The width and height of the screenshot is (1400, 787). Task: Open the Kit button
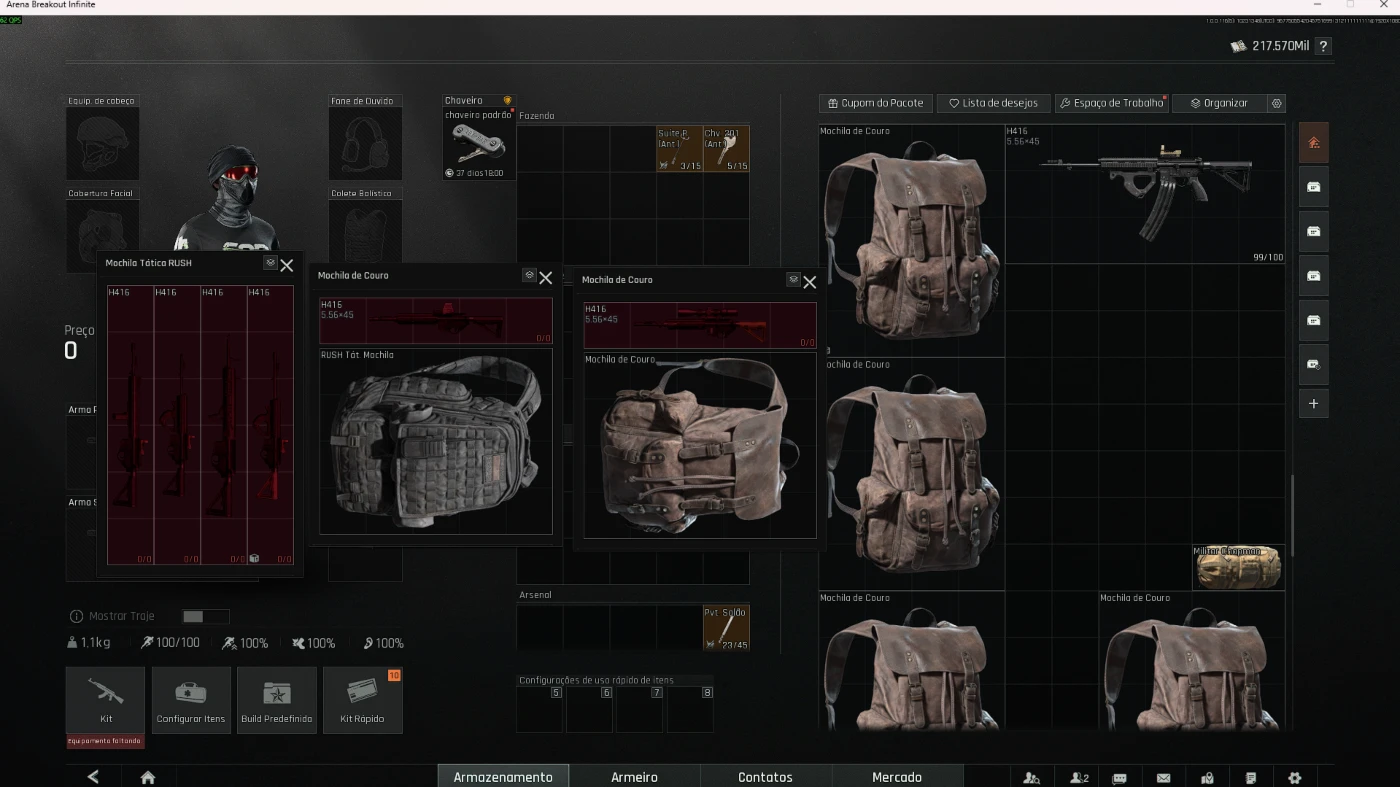coord(105,699)
